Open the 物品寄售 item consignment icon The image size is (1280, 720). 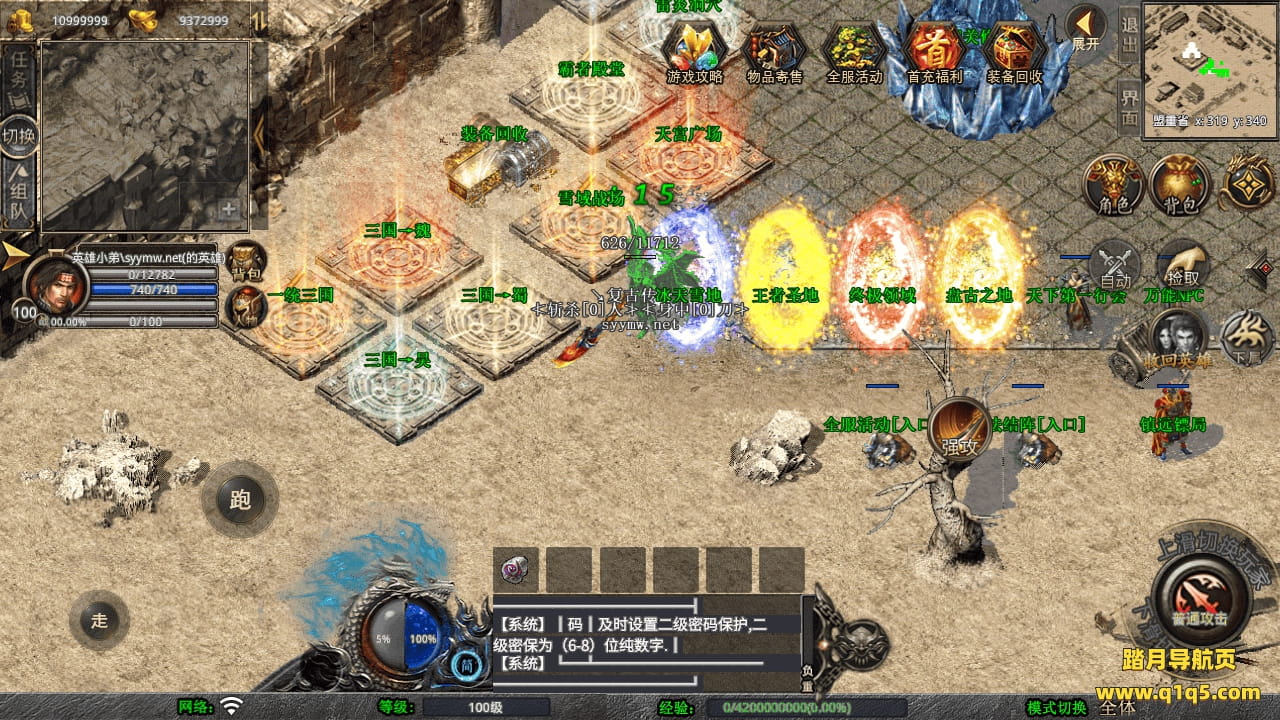point(775,50)
